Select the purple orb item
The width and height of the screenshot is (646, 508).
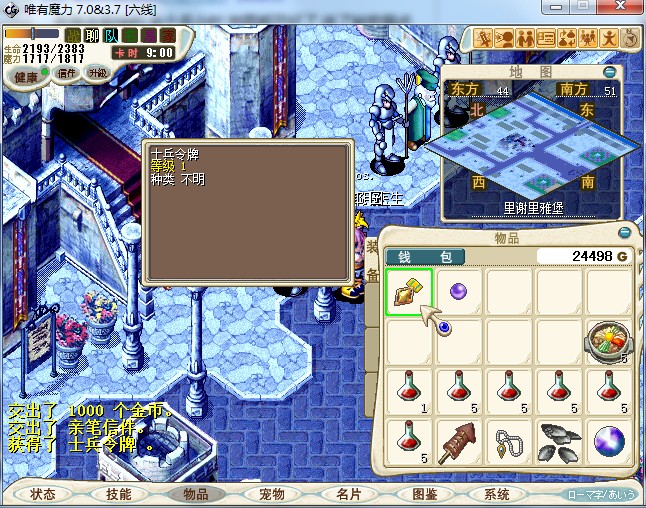[459, 291]
